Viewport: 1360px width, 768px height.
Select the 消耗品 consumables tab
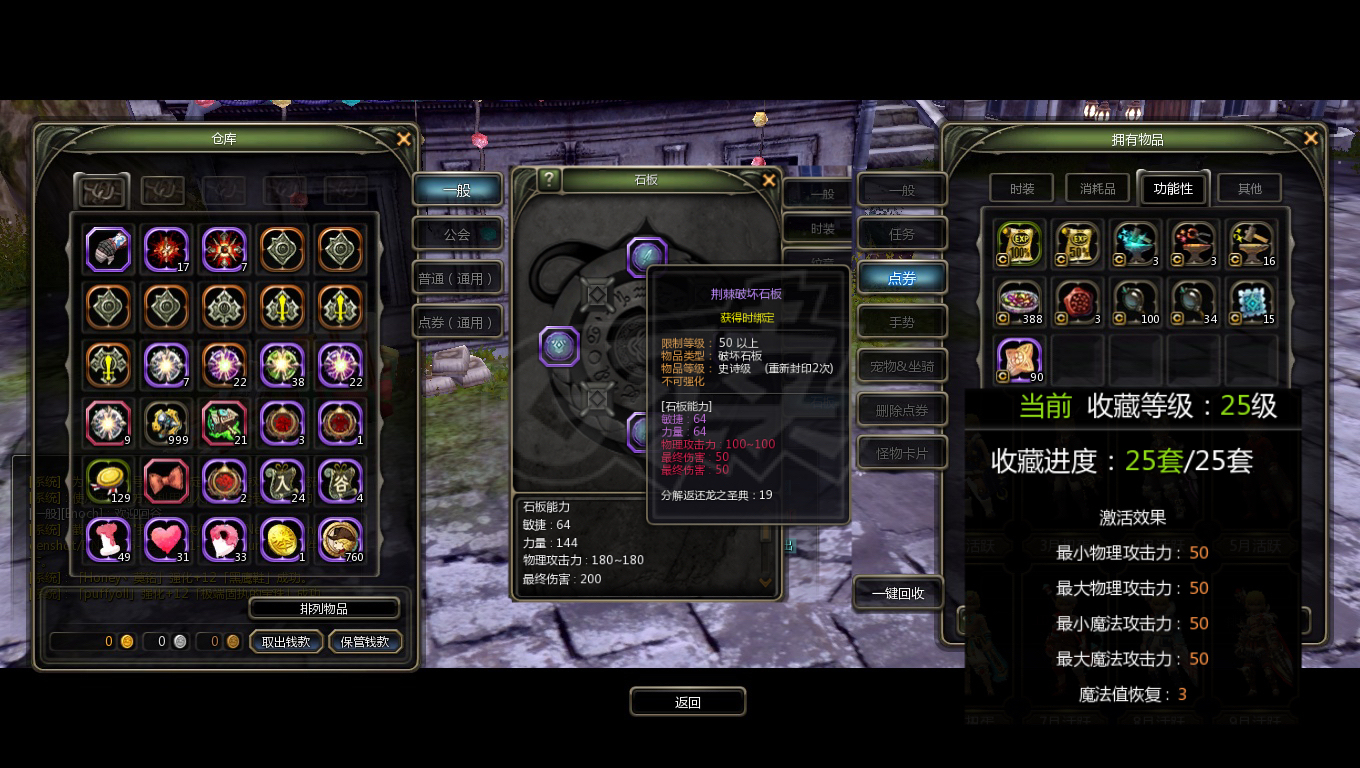tap(1097, 188)
